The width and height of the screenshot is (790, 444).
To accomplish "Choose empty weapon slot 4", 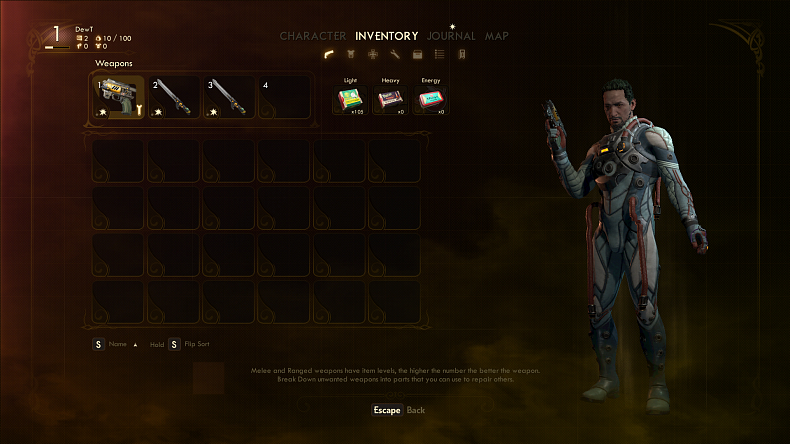I will (x=284, y=97).
